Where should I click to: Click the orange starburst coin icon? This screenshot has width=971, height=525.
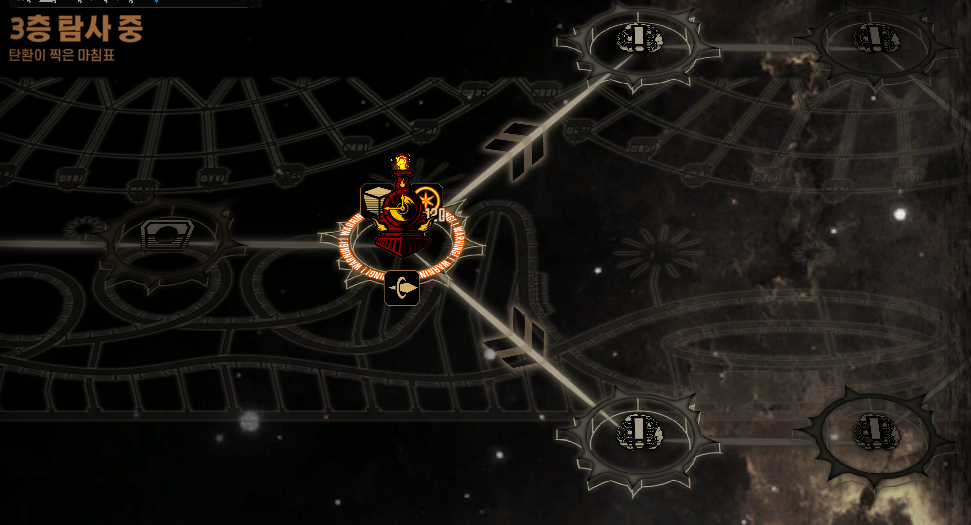coord(428,199)
